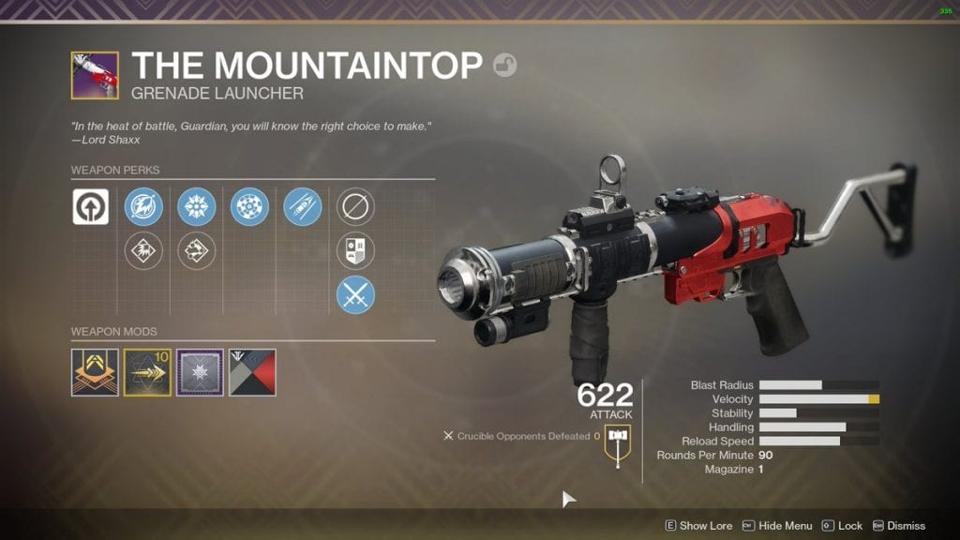
Task: Select the crossed-swords kill tracker
Action: pyautogui.click(x=355, y=294)
